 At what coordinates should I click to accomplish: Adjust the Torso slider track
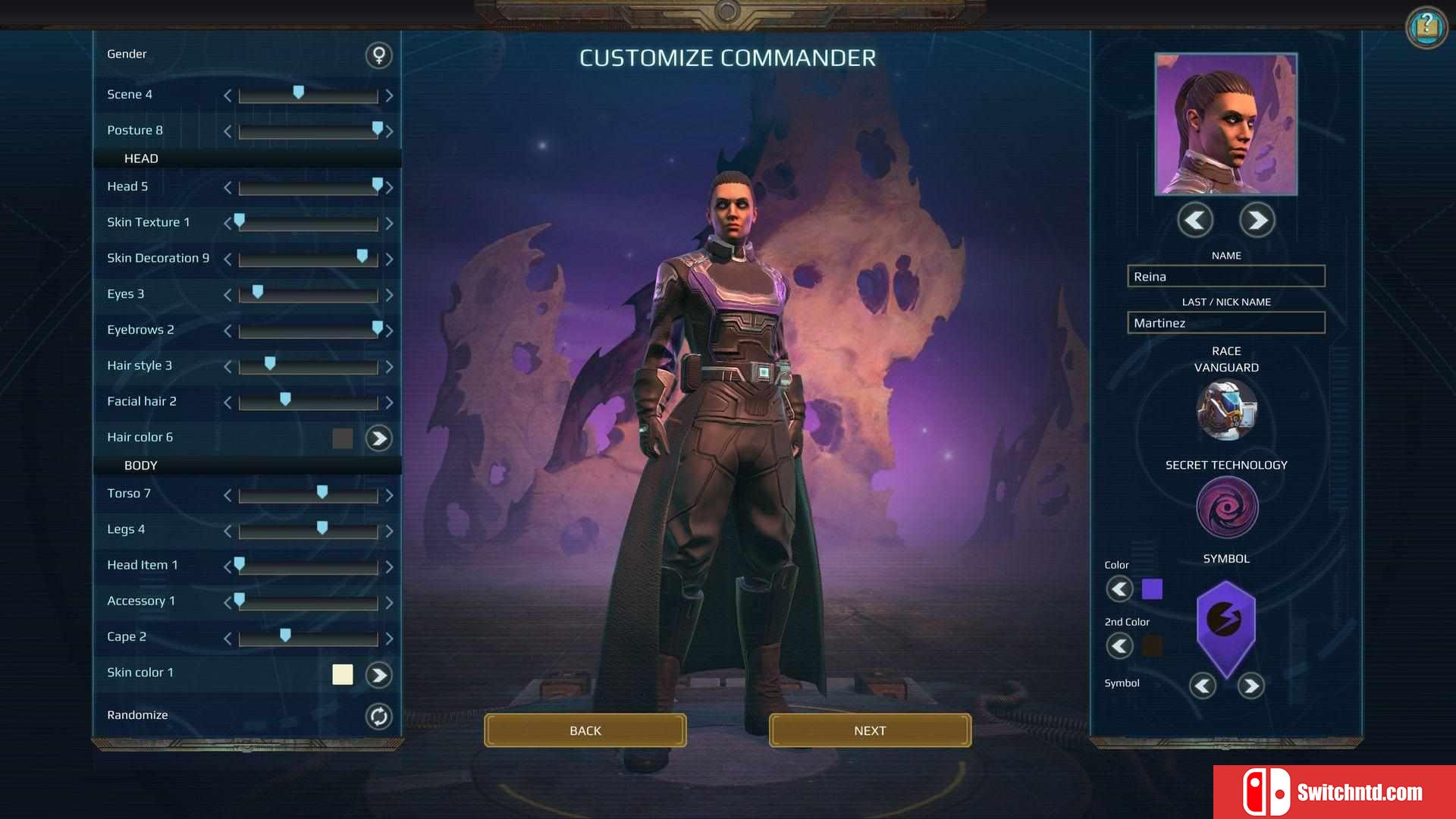click(308, 496)
